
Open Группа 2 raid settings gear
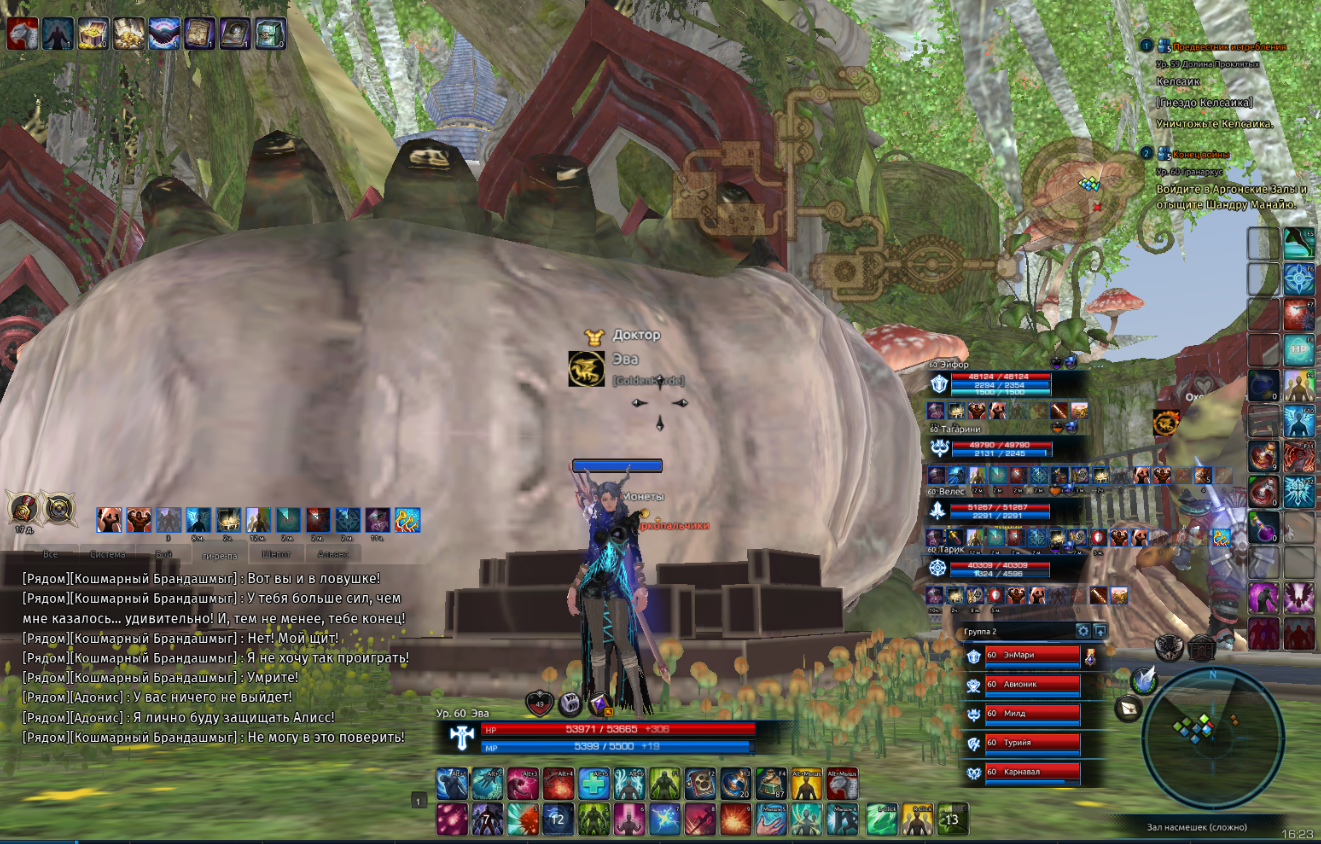click(1082, 631)
